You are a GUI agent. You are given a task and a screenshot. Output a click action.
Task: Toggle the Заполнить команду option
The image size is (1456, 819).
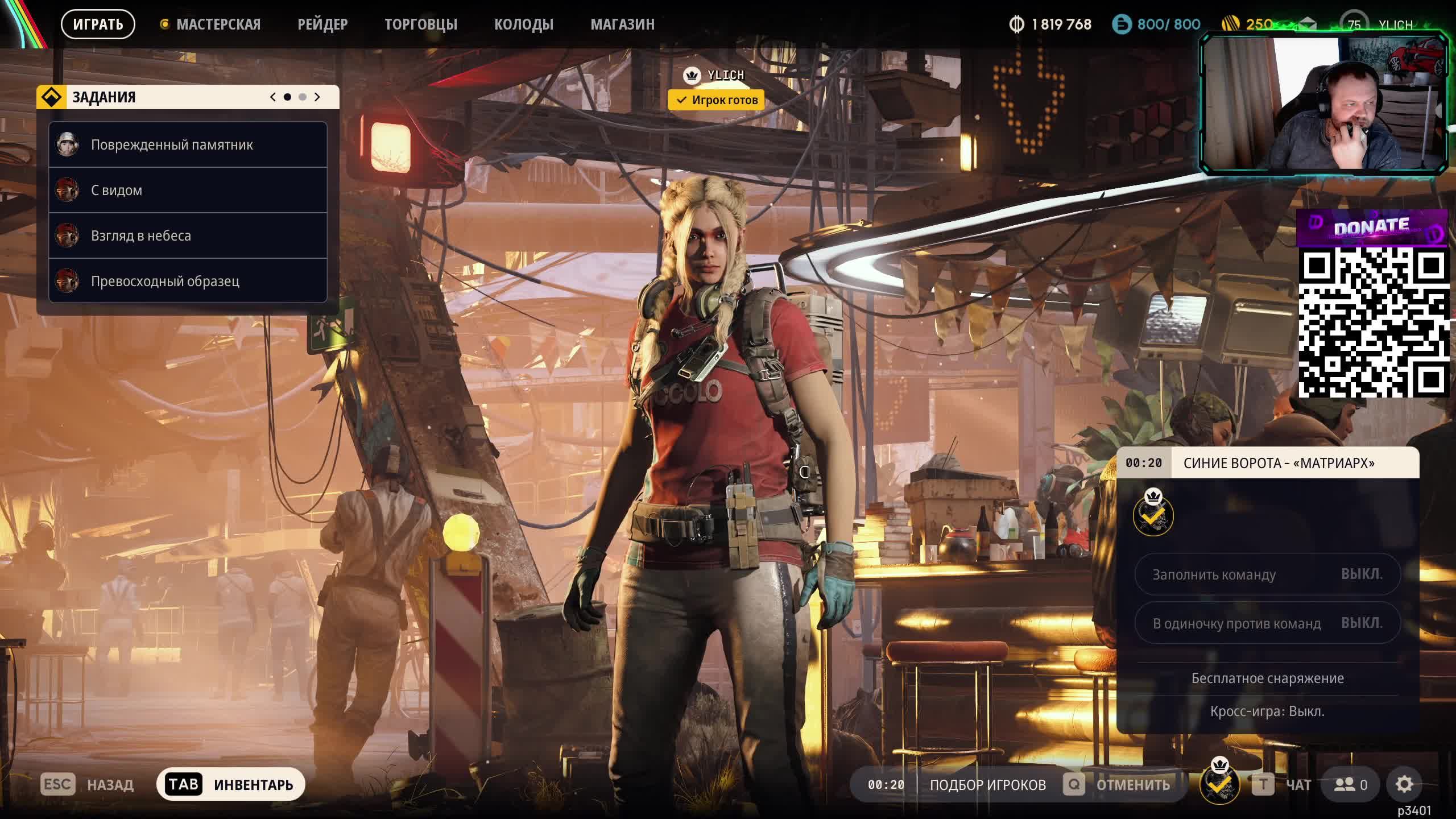click(x=1267, y=574)
